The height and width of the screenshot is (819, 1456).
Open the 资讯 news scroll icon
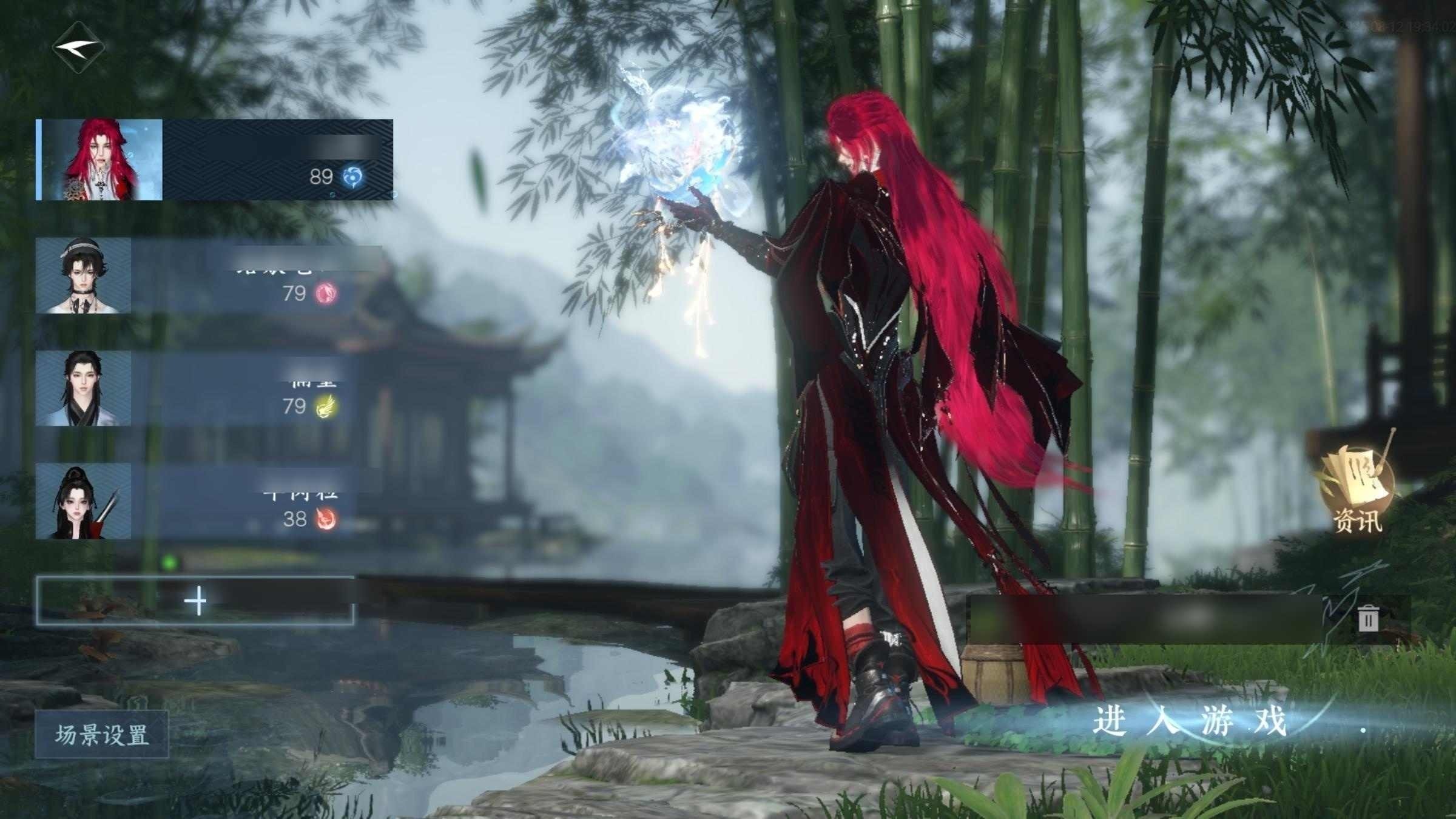(1358, 490)
